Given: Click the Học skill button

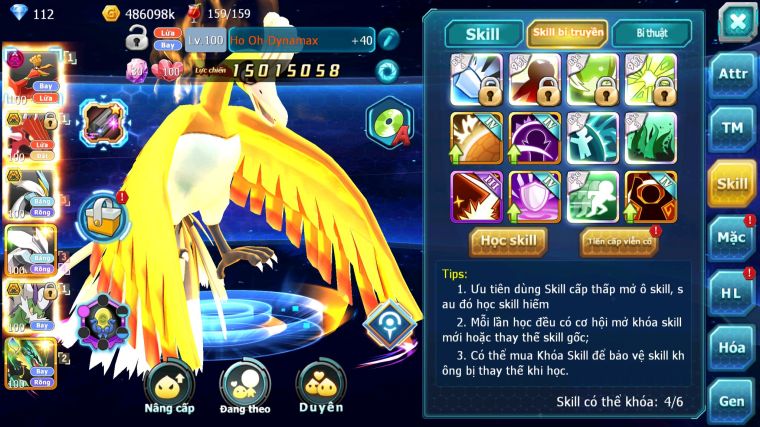Looking at the screenshot, I should [x=509, y=241].
